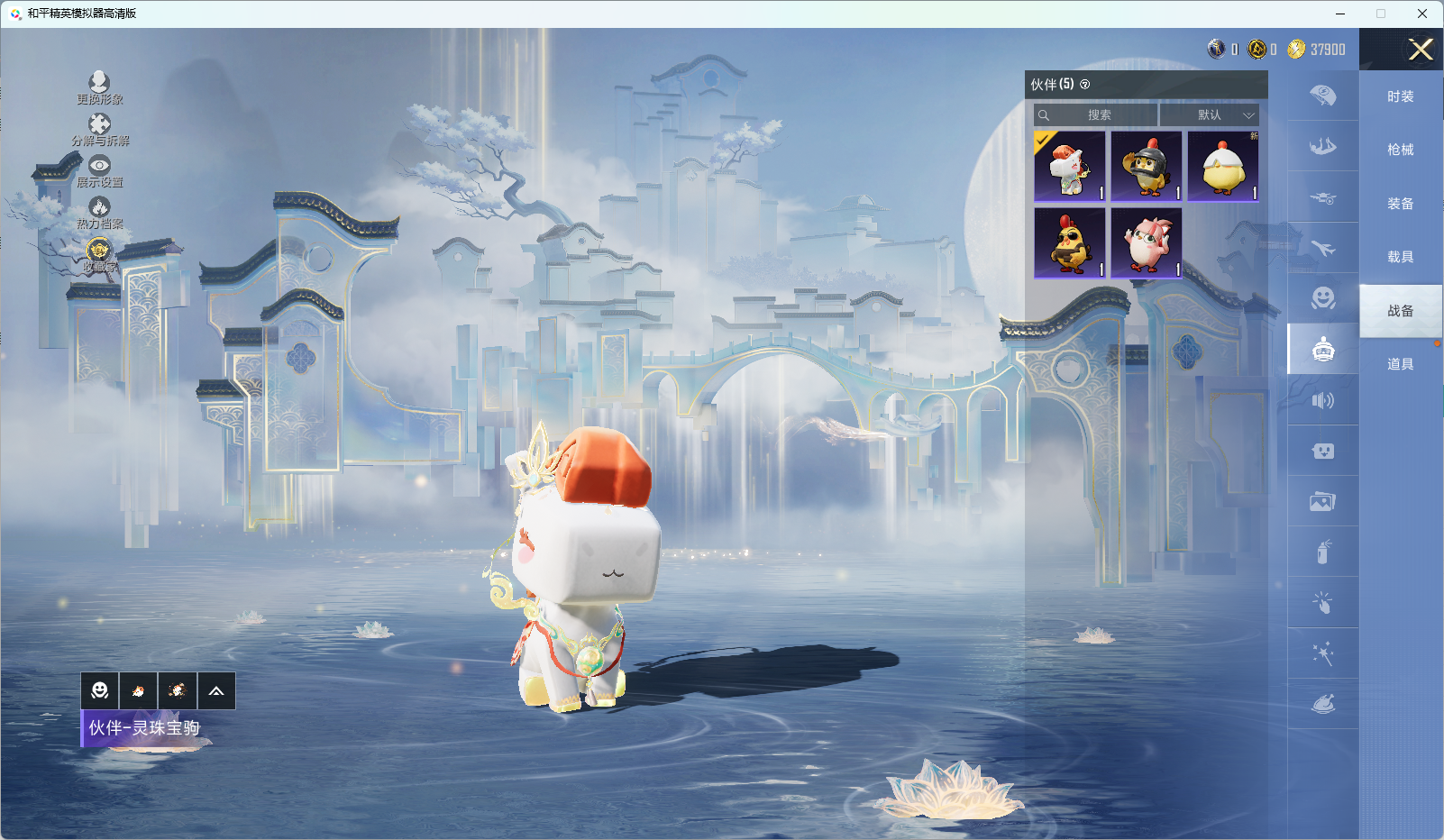
Task: Select the white horse companion with red hat
Action: [1070, 167]
